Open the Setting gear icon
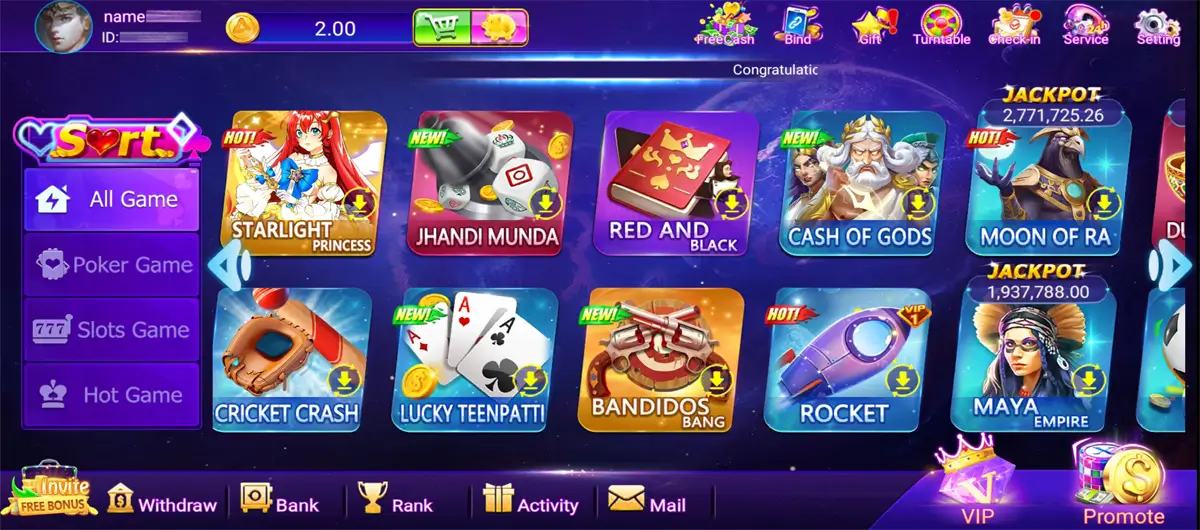 coord(1158,25)
